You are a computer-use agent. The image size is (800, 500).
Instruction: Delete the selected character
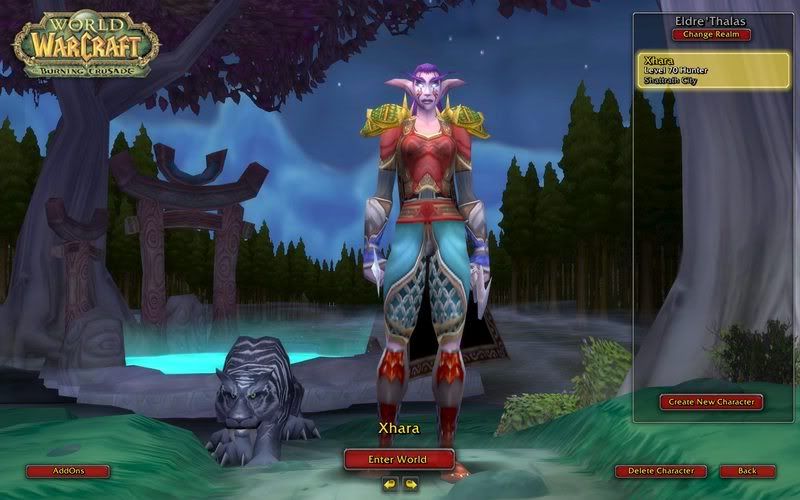(x=661, y=471)
